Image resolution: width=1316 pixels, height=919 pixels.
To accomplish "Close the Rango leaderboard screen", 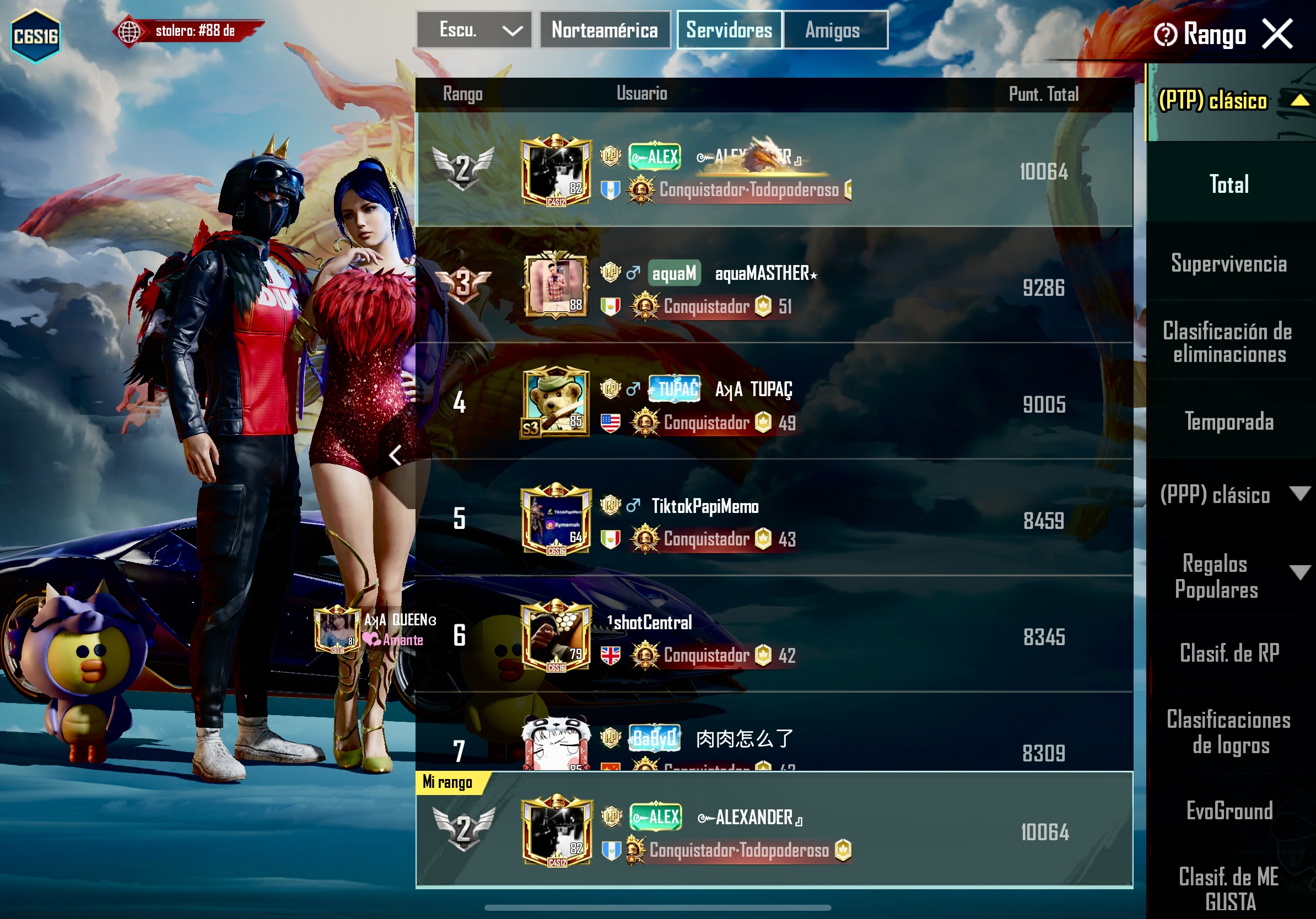I will point(1277,33).
